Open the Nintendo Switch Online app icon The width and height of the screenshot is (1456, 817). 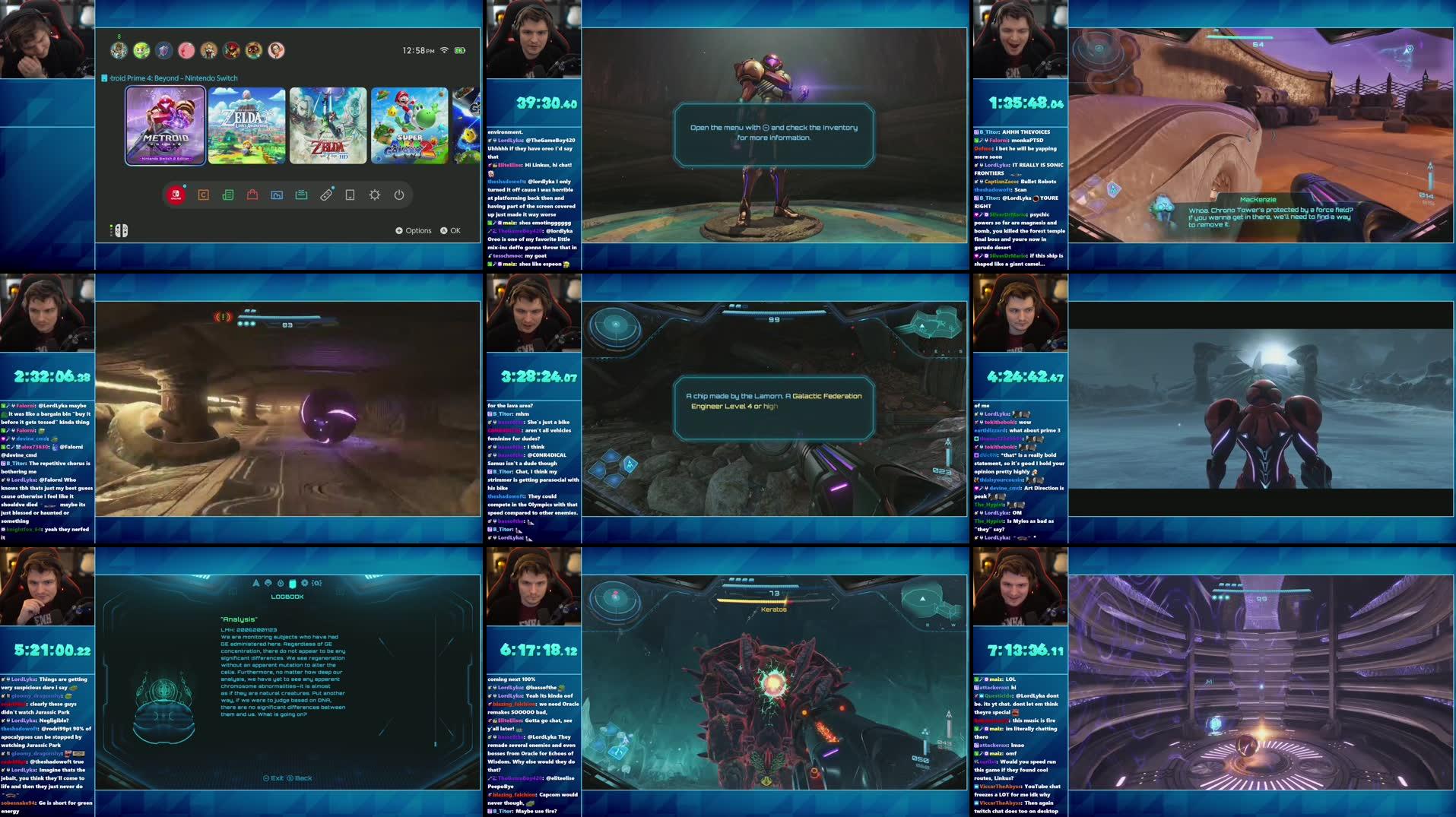pos(176,195)
